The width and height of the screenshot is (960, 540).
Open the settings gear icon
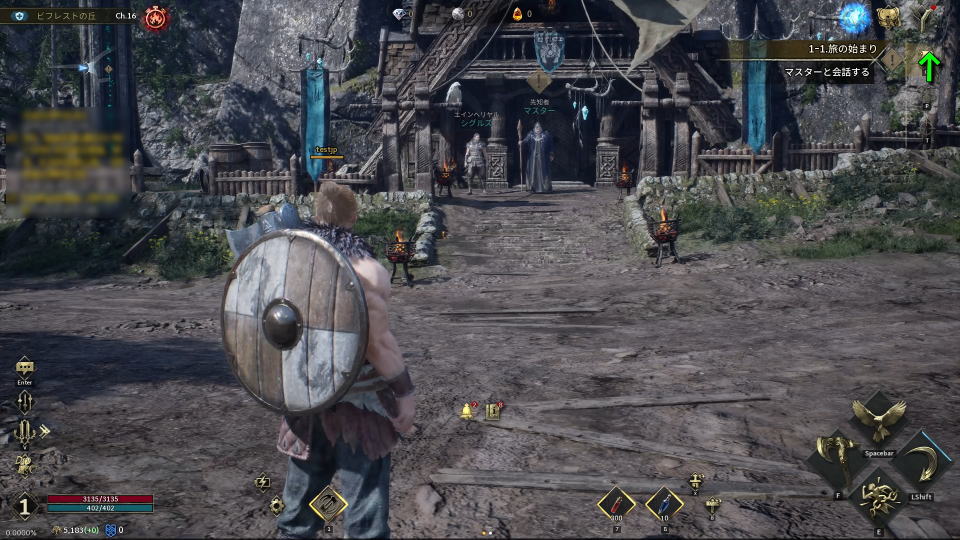277,505
